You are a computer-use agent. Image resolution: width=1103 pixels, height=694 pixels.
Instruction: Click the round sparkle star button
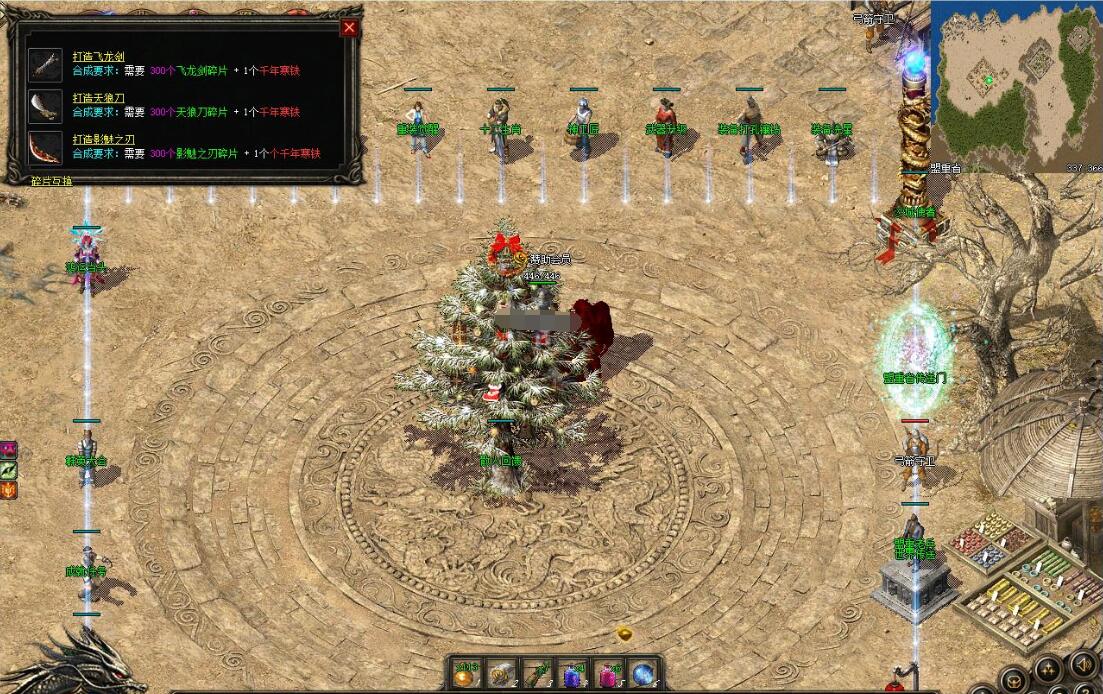tap(1048, 669)
